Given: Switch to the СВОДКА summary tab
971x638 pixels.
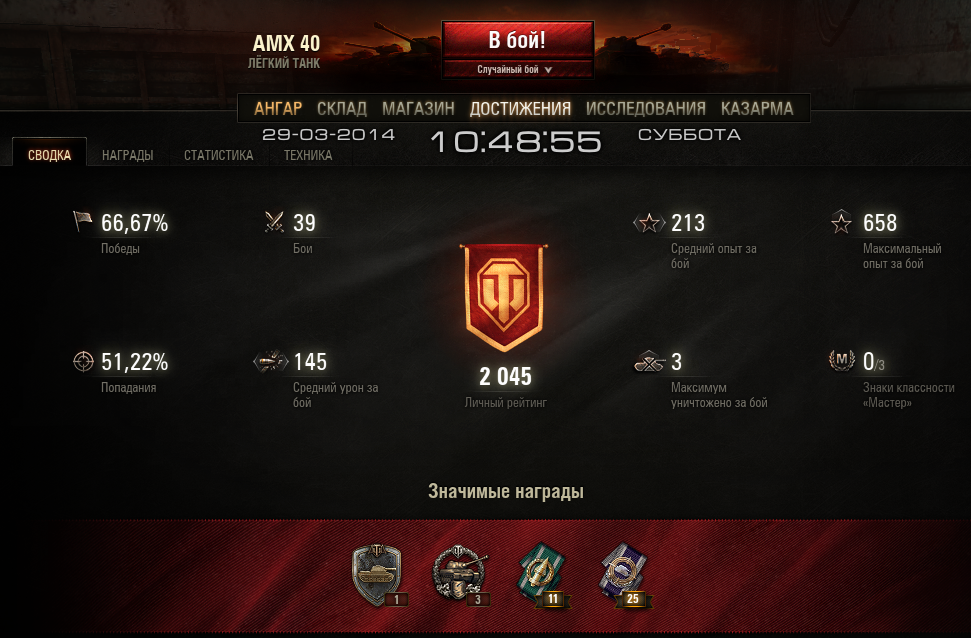Looking at the screenshot, I should click(49, 155).
